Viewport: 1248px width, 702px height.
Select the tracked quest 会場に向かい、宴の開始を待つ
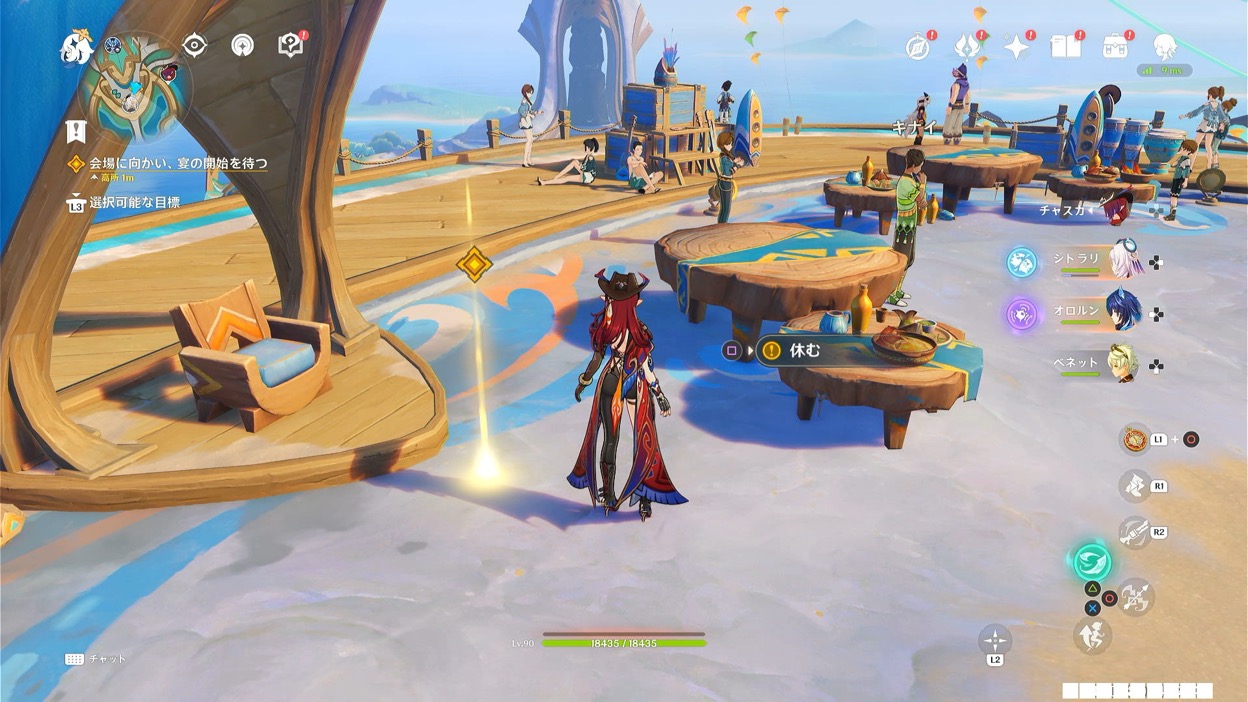pyautogui.click(x=178, y=163)
